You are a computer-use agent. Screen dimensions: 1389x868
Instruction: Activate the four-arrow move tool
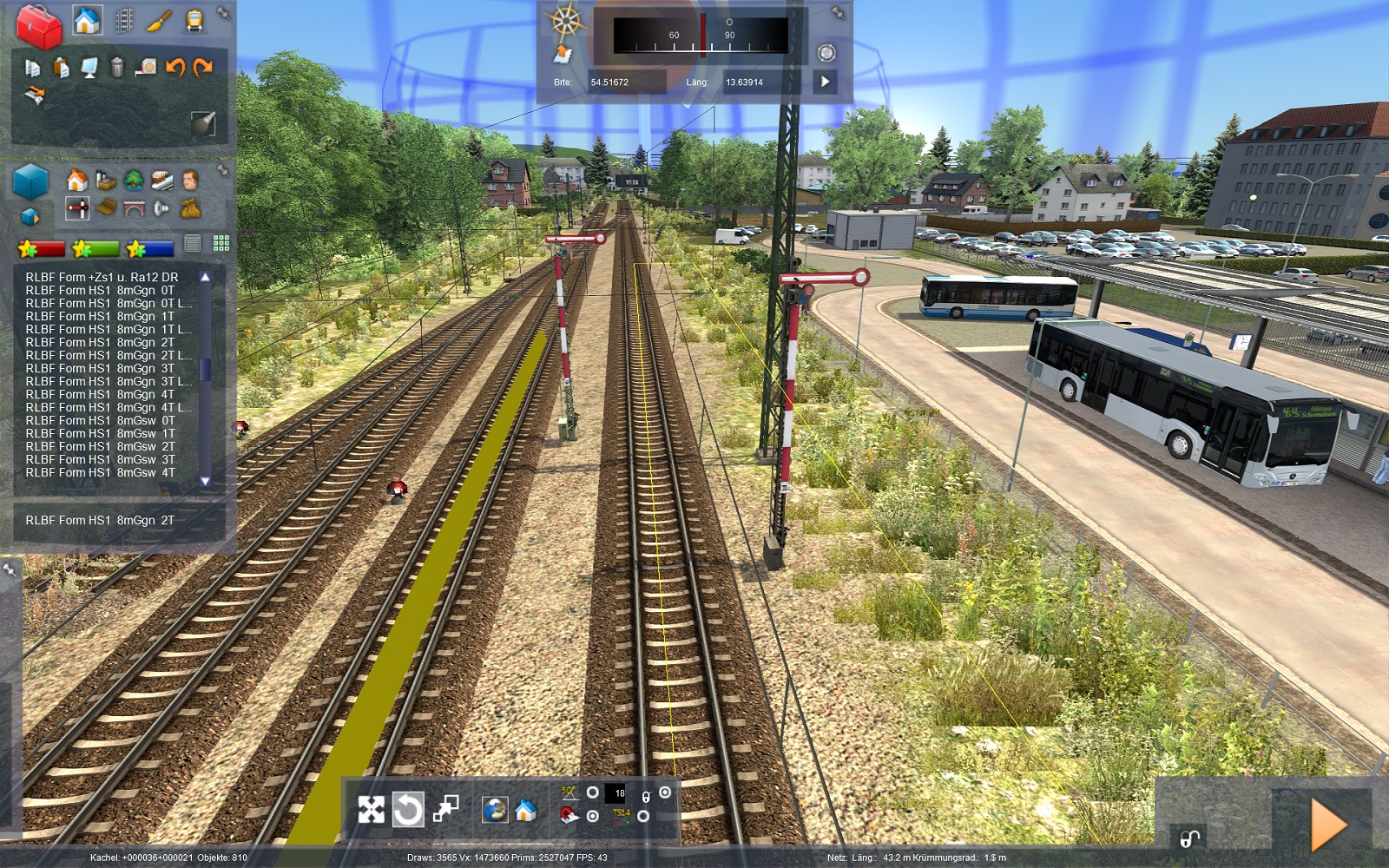click(x=372, y=810)
